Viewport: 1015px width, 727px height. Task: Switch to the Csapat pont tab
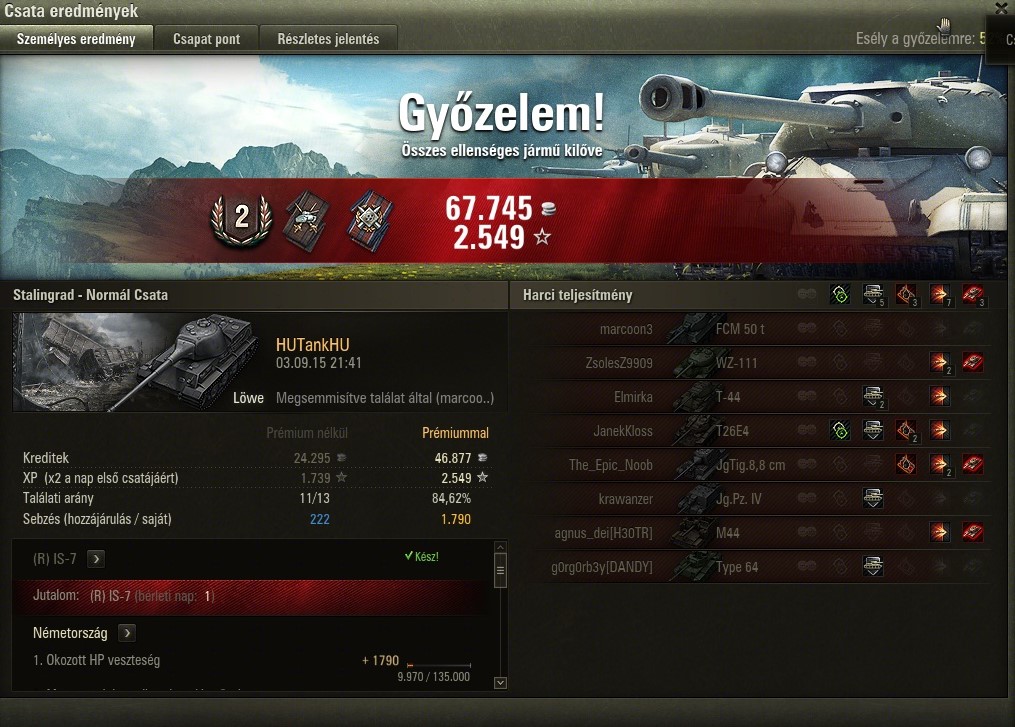click(x=206, y=39)
